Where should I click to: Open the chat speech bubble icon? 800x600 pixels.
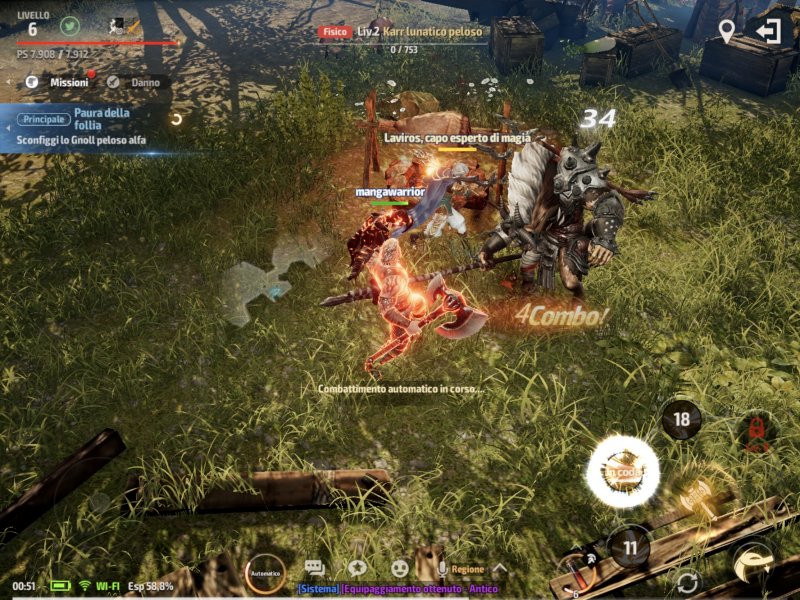(x=315, y=568)
